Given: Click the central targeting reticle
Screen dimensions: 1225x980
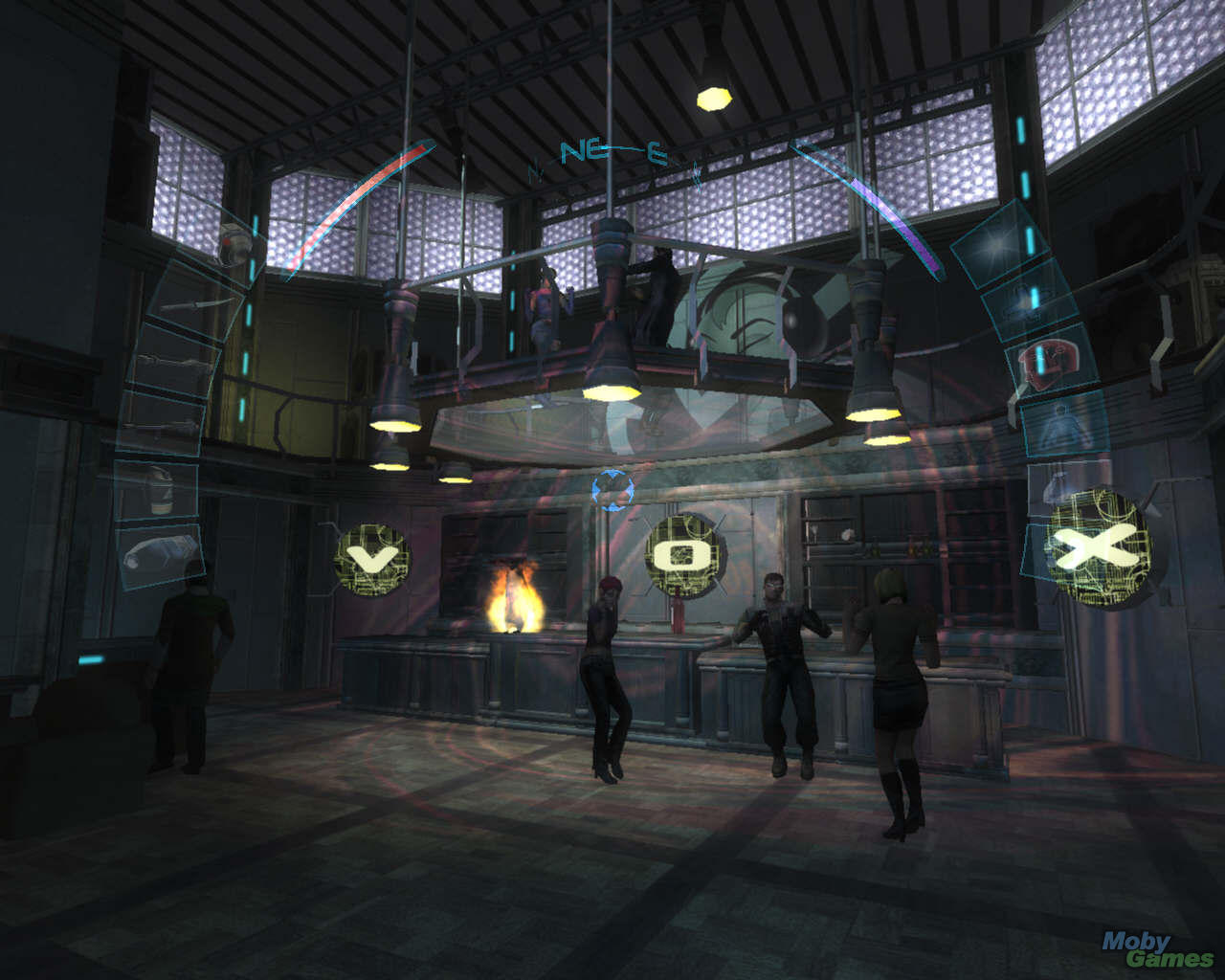Looking at the screenshot, I should point(612,489).
